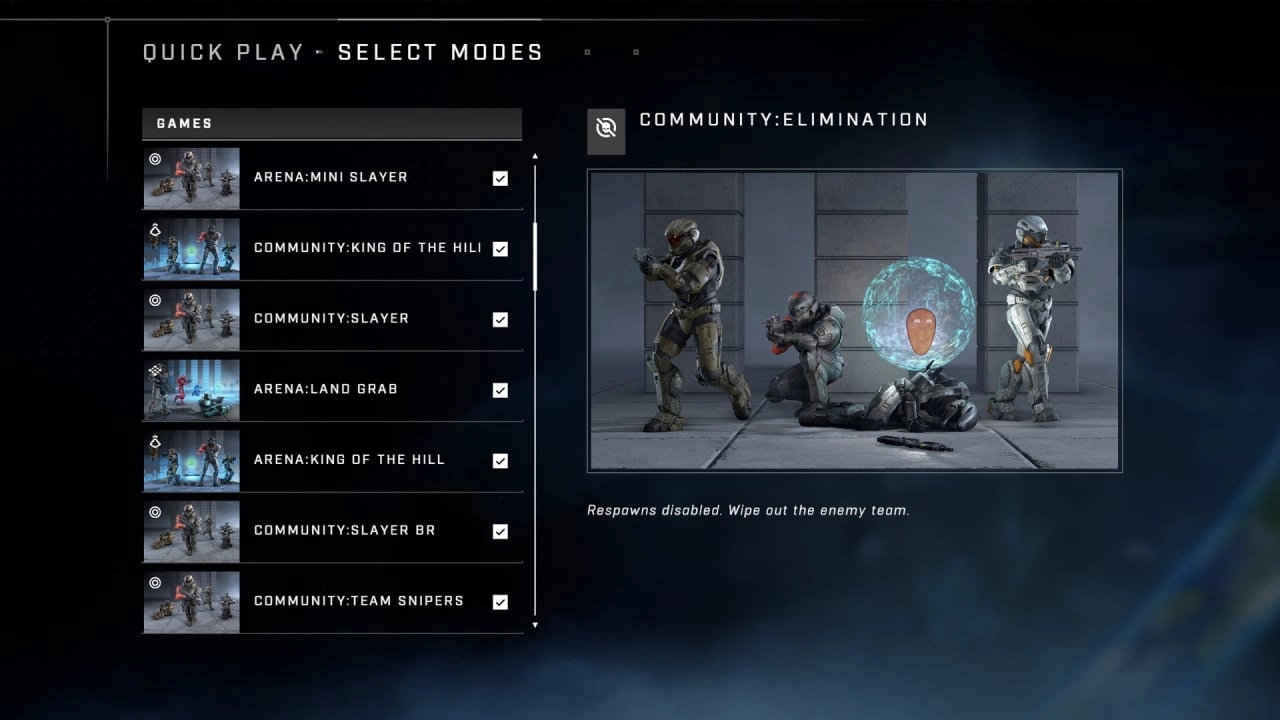1280x720 pixels.
Task: Click the hill marker icon on Community:King of the Hill
Action: coord(153,230)
